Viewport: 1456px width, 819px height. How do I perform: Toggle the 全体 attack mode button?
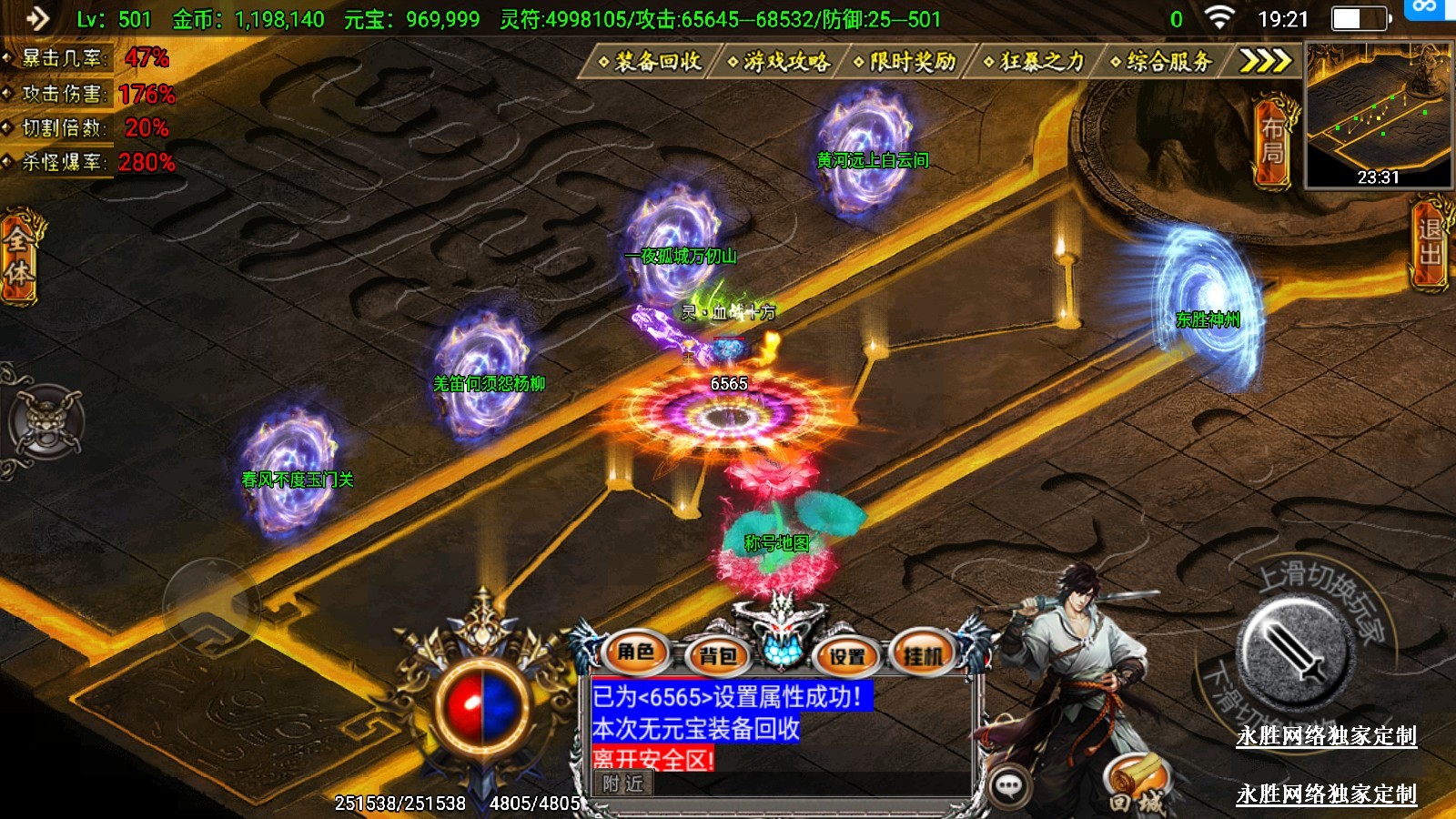click(18, 257)
